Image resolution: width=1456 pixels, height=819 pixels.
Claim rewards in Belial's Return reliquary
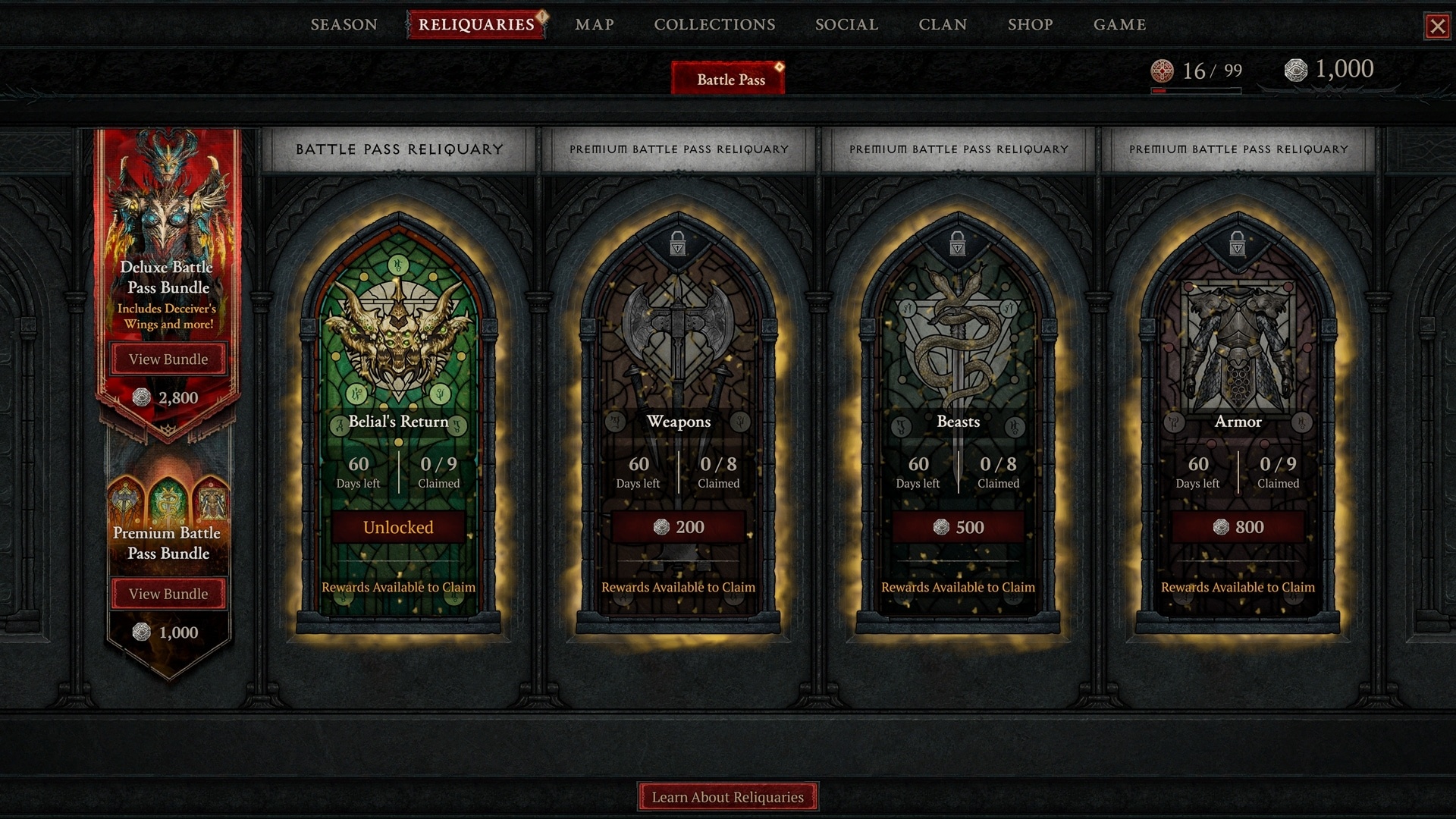[398, 586]
